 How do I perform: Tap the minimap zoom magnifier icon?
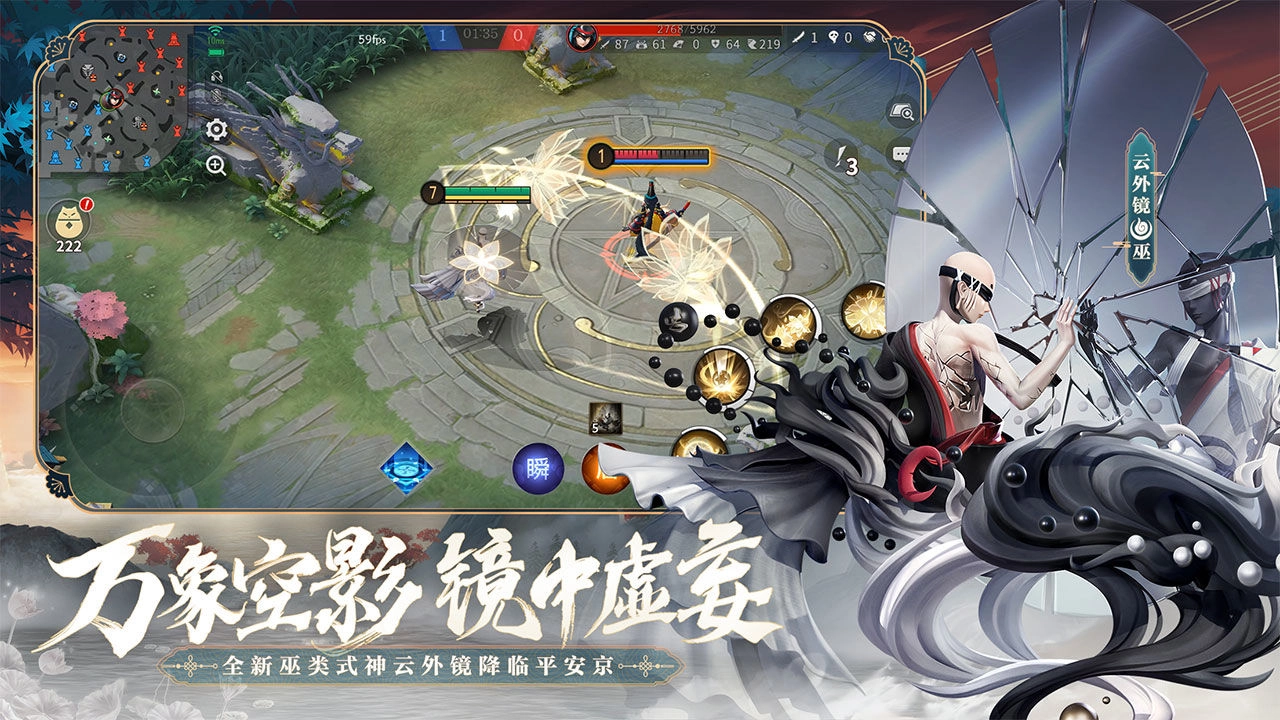tap(217, 163)
